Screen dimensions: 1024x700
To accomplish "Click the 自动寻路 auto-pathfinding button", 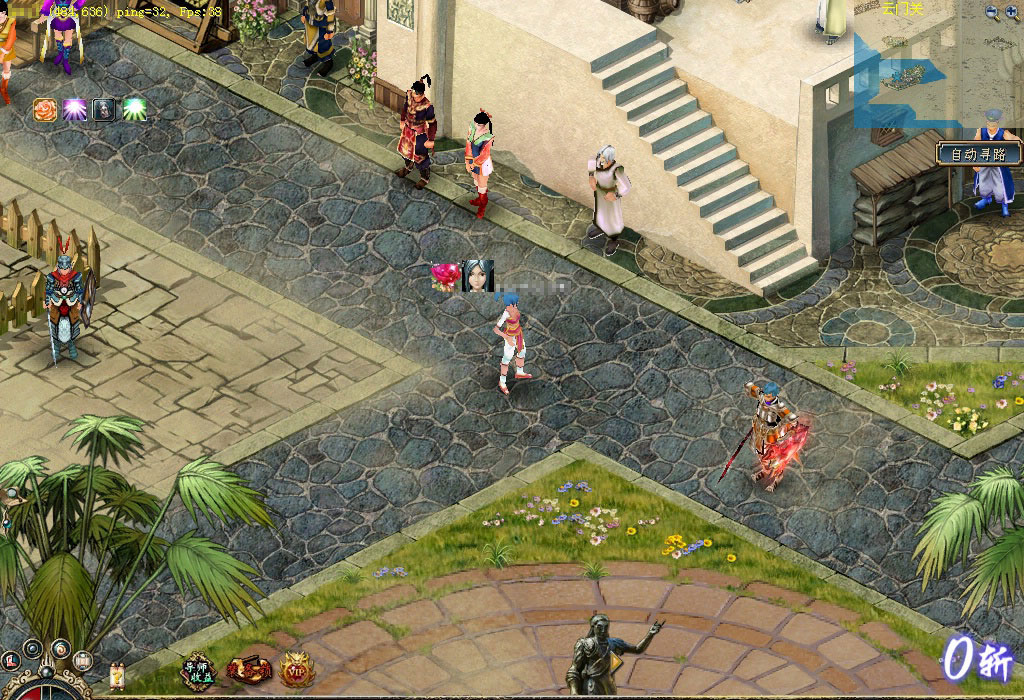I will pos(979,154).
